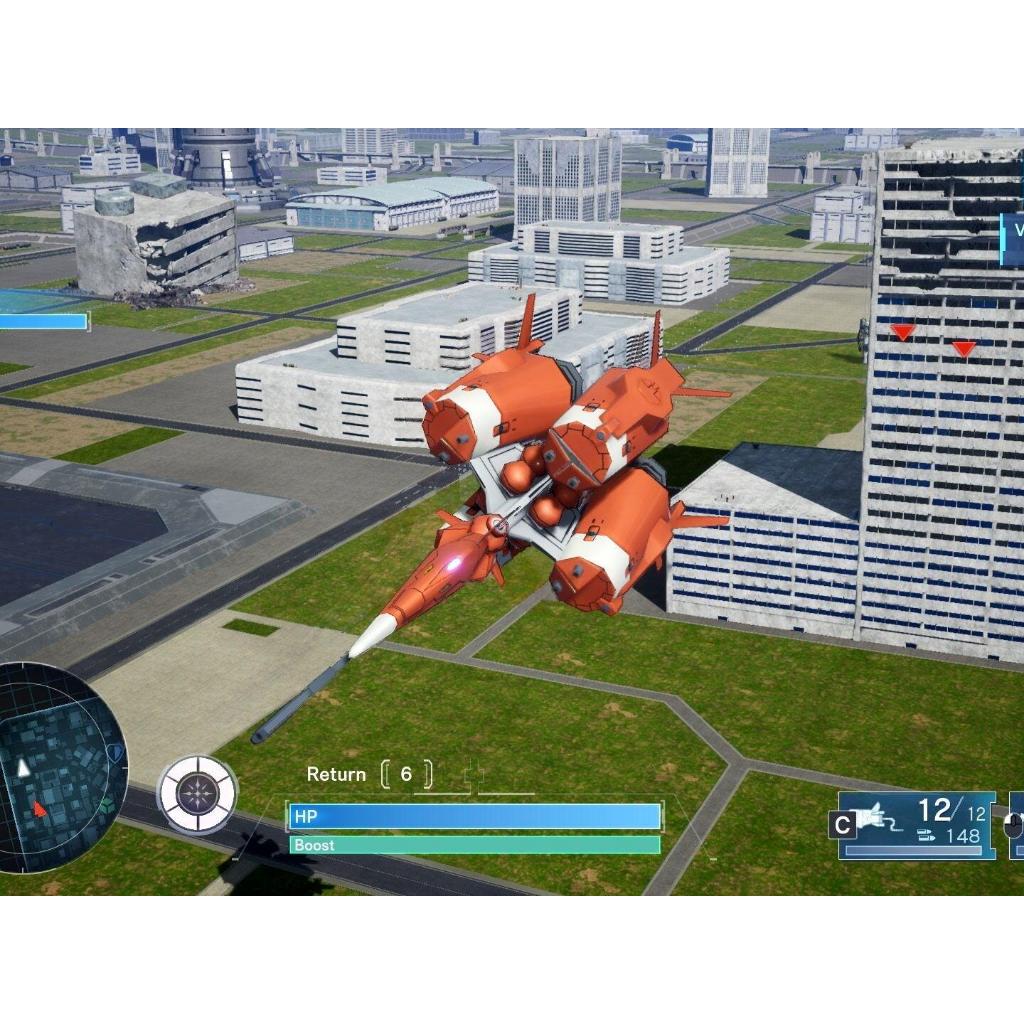Select the white arrow marker on the minimap
This screenshot has width=1024, height=1024.
tap(23, 768)
